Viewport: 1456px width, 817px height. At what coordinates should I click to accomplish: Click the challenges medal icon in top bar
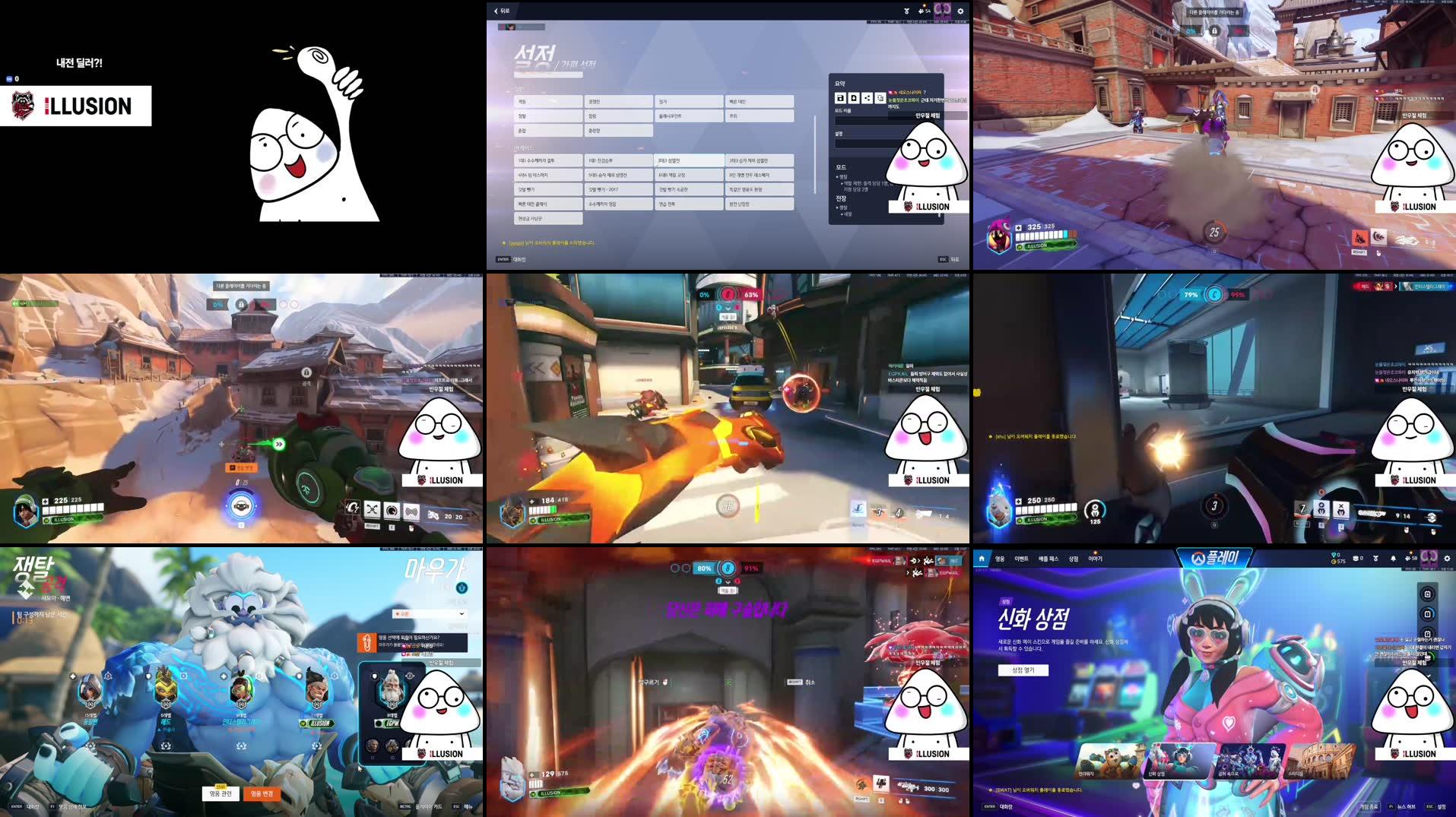pos(907,11)
